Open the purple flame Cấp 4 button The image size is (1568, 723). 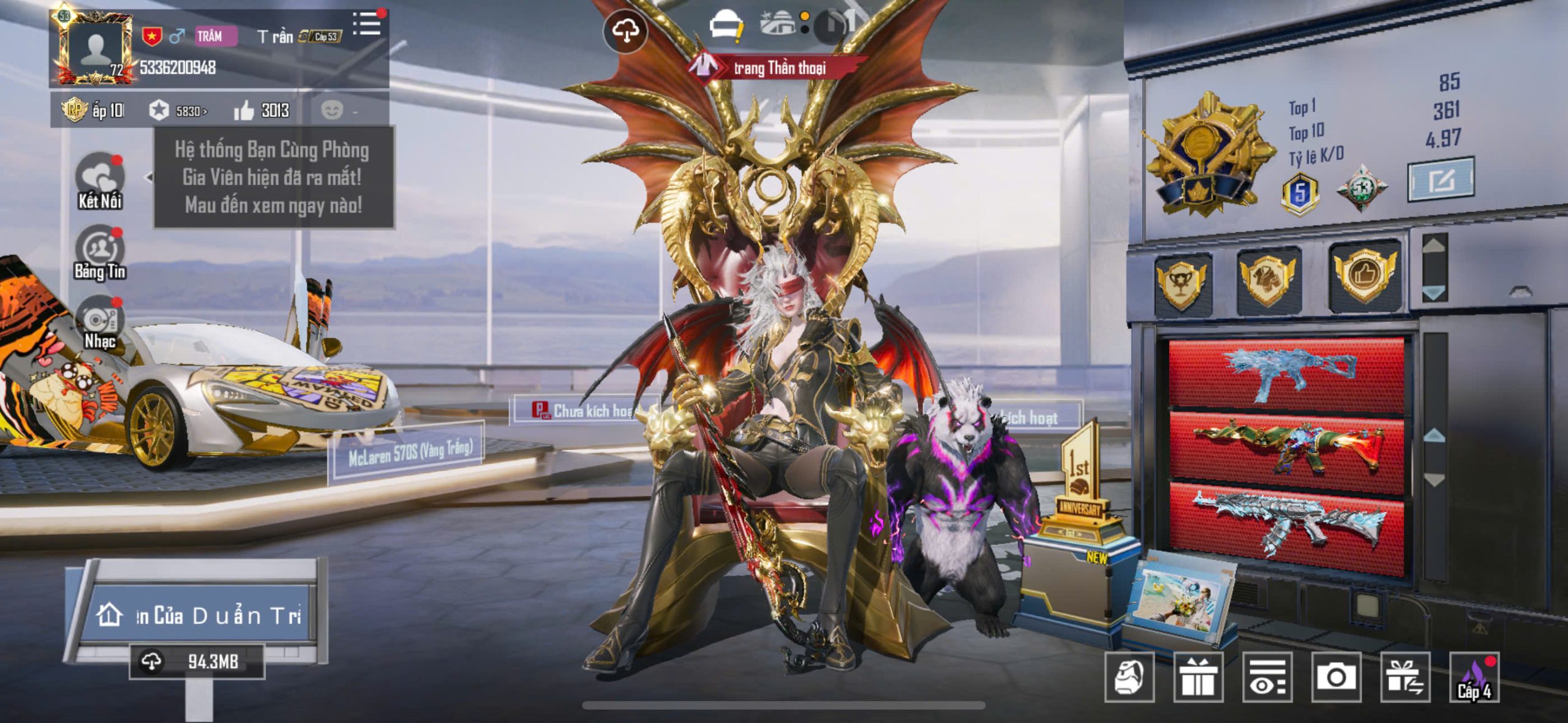[1474, 677]
